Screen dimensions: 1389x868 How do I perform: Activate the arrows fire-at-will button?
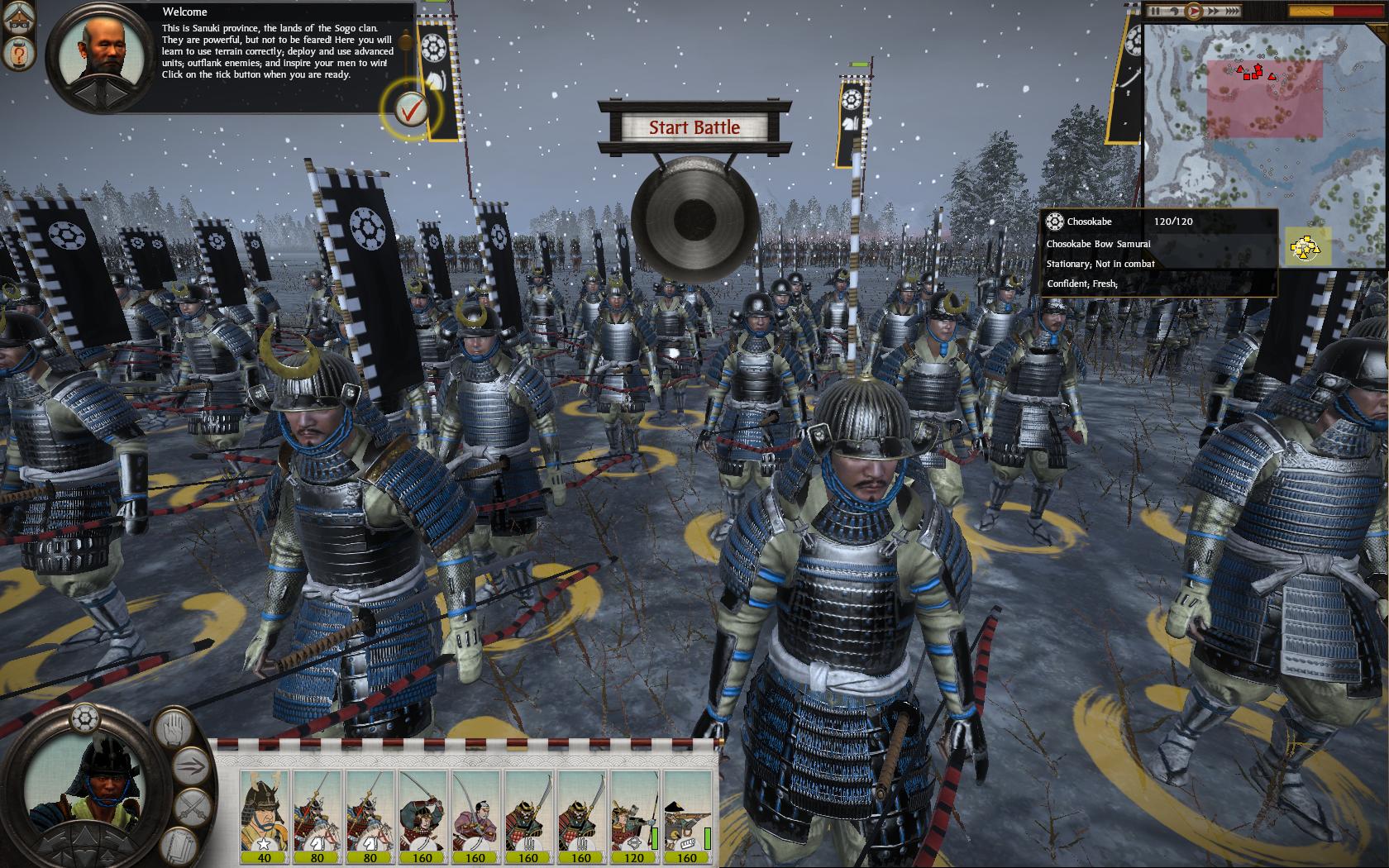coord(191,765)
